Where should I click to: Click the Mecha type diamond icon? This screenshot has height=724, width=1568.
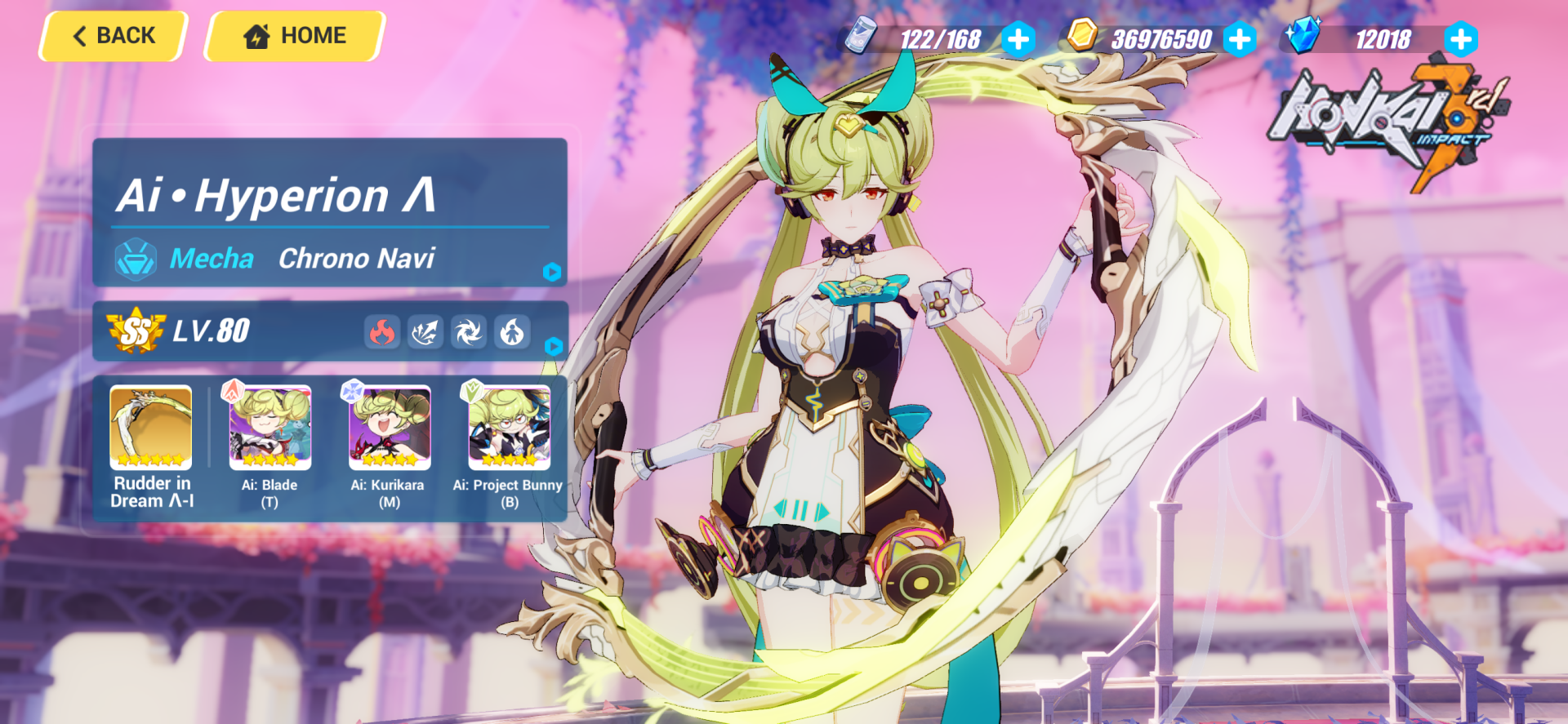(x=136, y=259)
